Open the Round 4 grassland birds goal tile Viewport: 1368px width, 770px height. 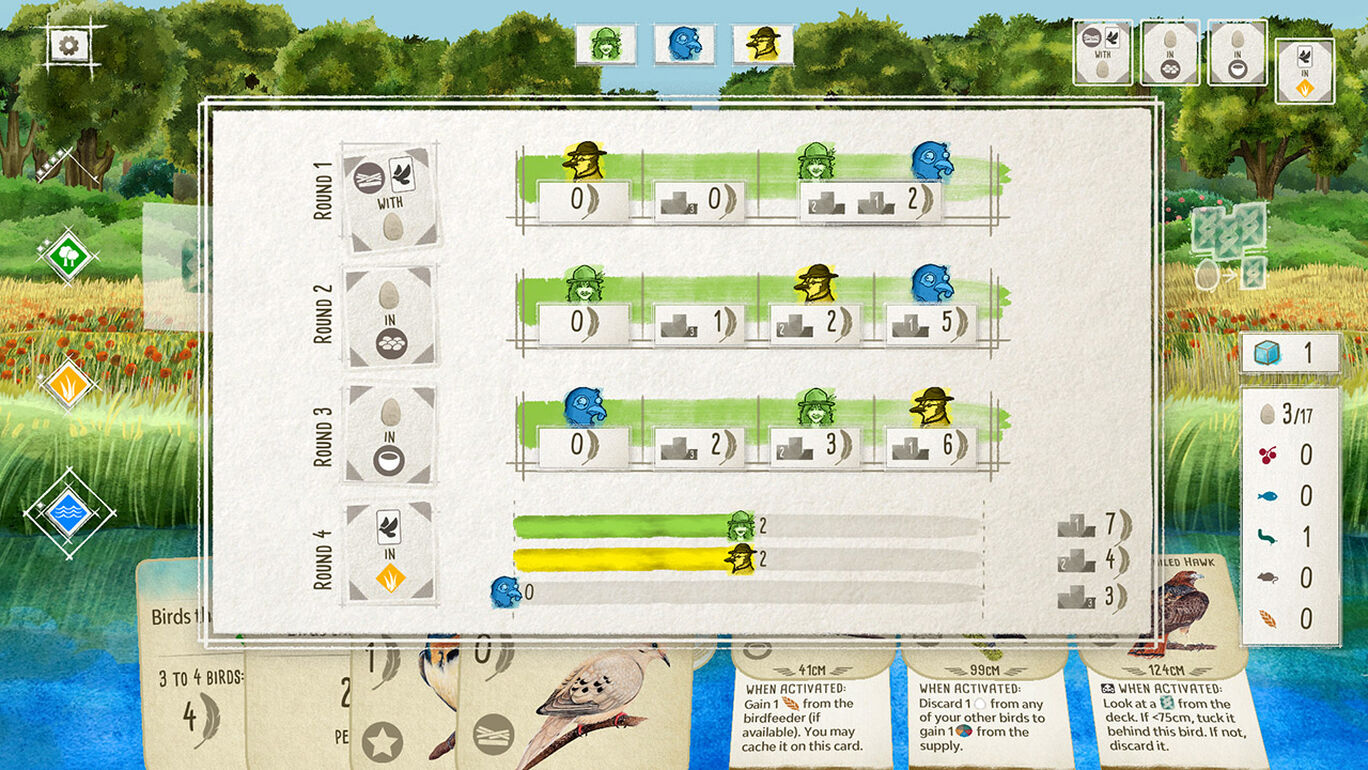pyautogui.click(x=390, y=553)
